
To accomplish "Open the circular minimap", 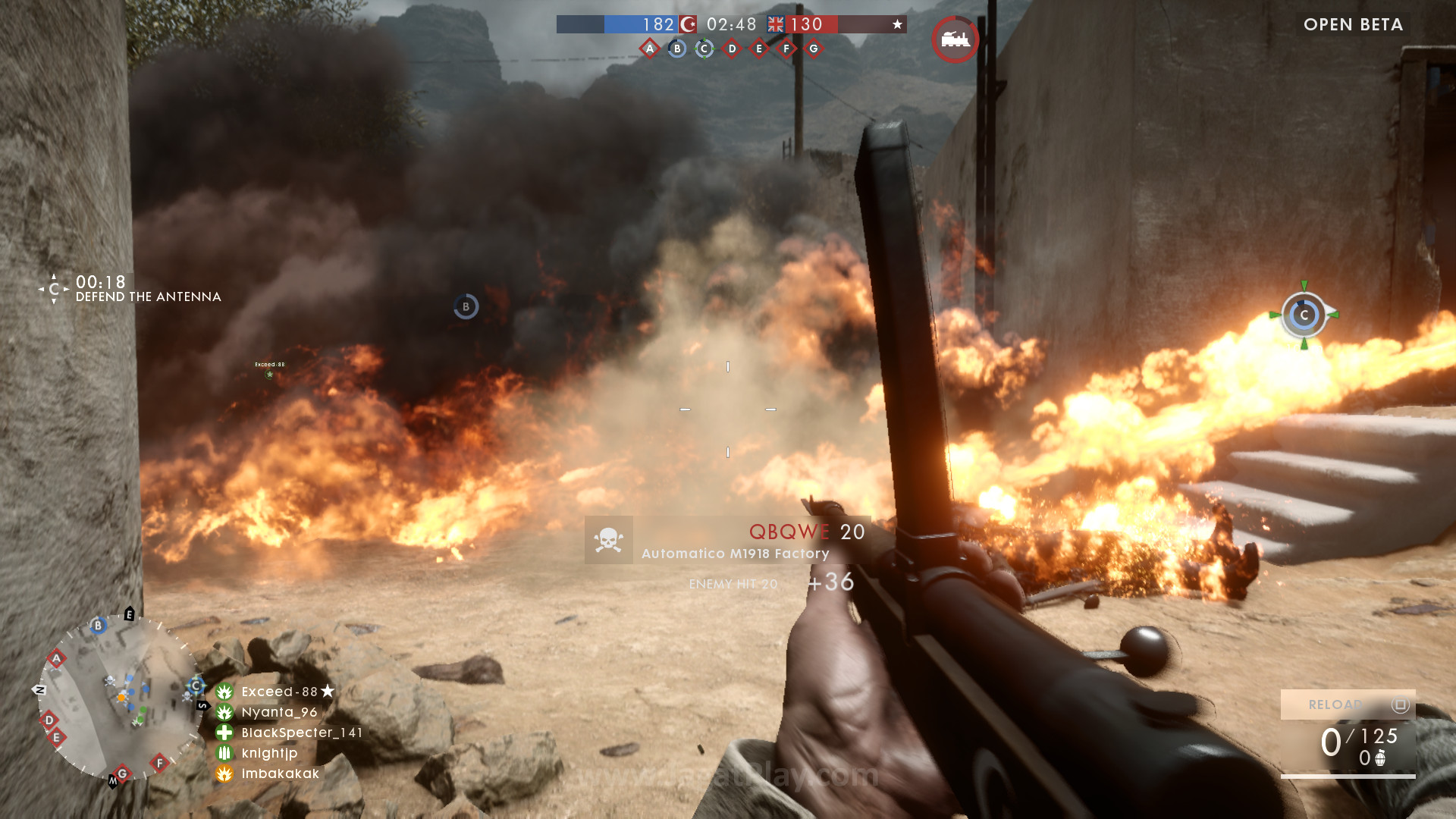I will (x=118, y=698).
